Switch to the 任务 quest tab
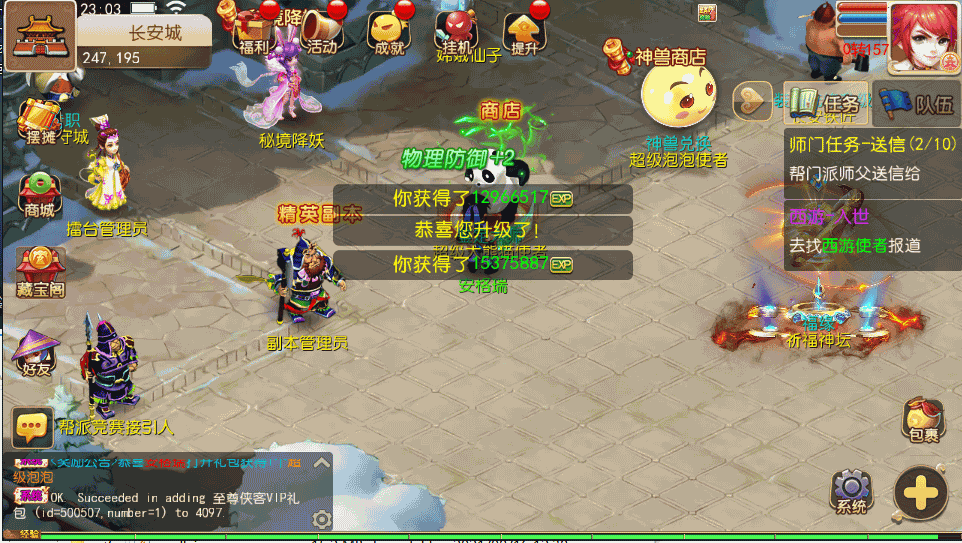The width and height of the screenshot is (962, 543). click(x=824, y=102)
